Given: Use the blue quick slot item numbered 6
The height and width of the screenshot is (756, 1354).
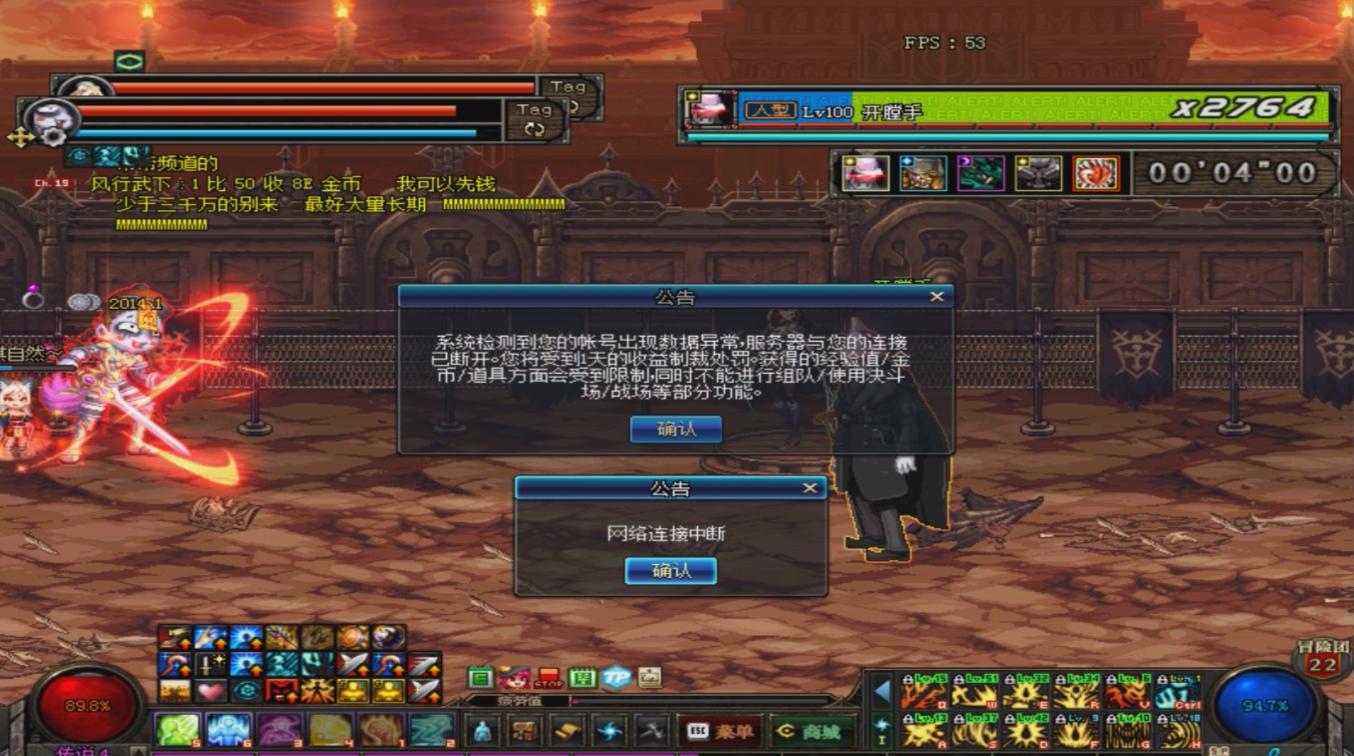Looking at the screenshot, I should point(229,731).
